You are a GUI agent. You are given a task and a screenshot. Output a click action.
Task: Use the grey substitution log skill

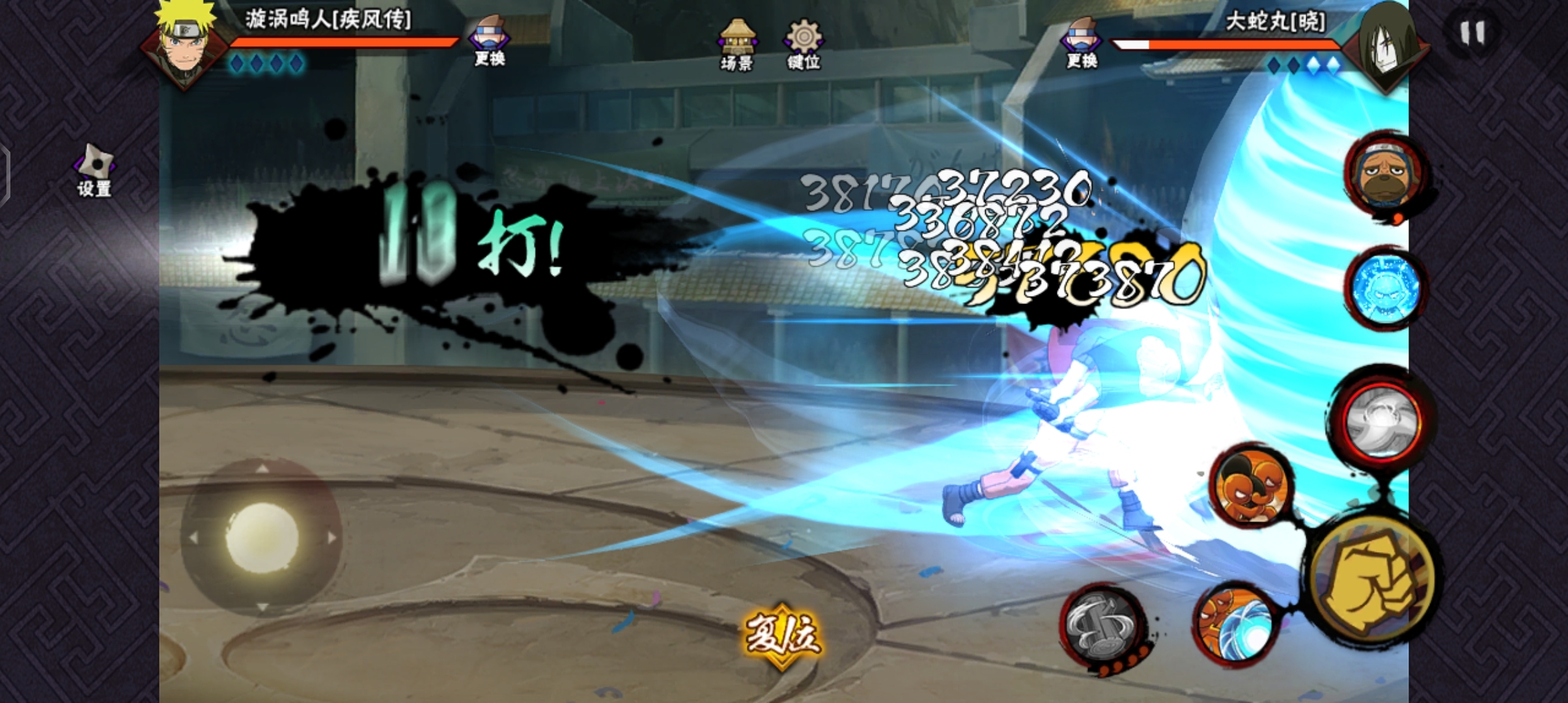(1102, 626)
